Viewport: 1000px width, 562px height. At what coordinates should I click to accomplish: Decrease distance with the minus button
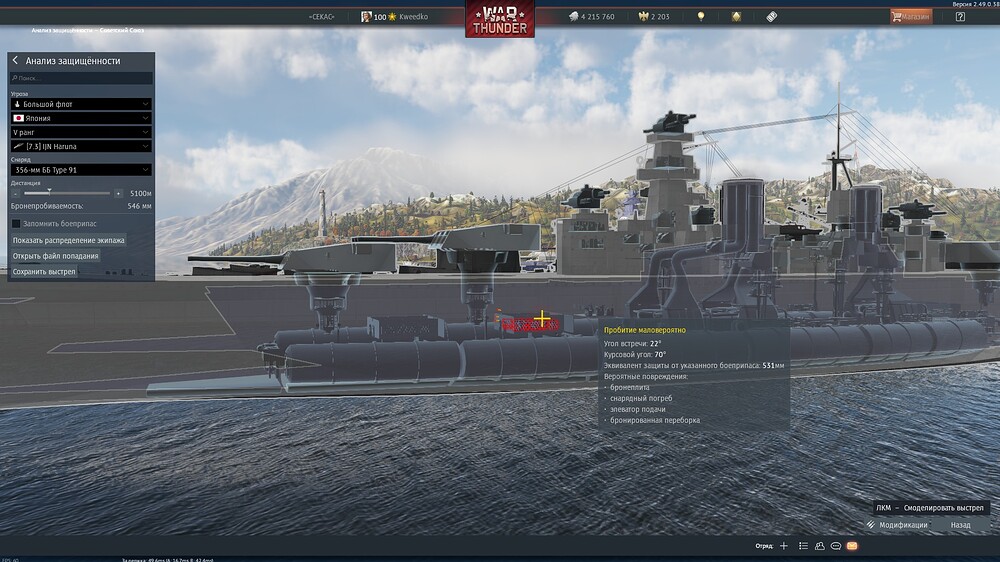pos(16,193)
